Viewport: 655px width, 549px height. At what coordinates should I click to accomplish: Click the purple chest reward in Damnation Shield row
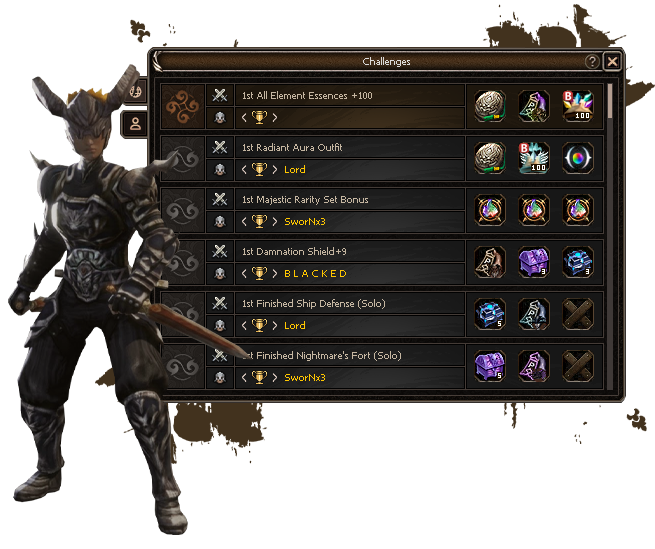coord(533,263)
